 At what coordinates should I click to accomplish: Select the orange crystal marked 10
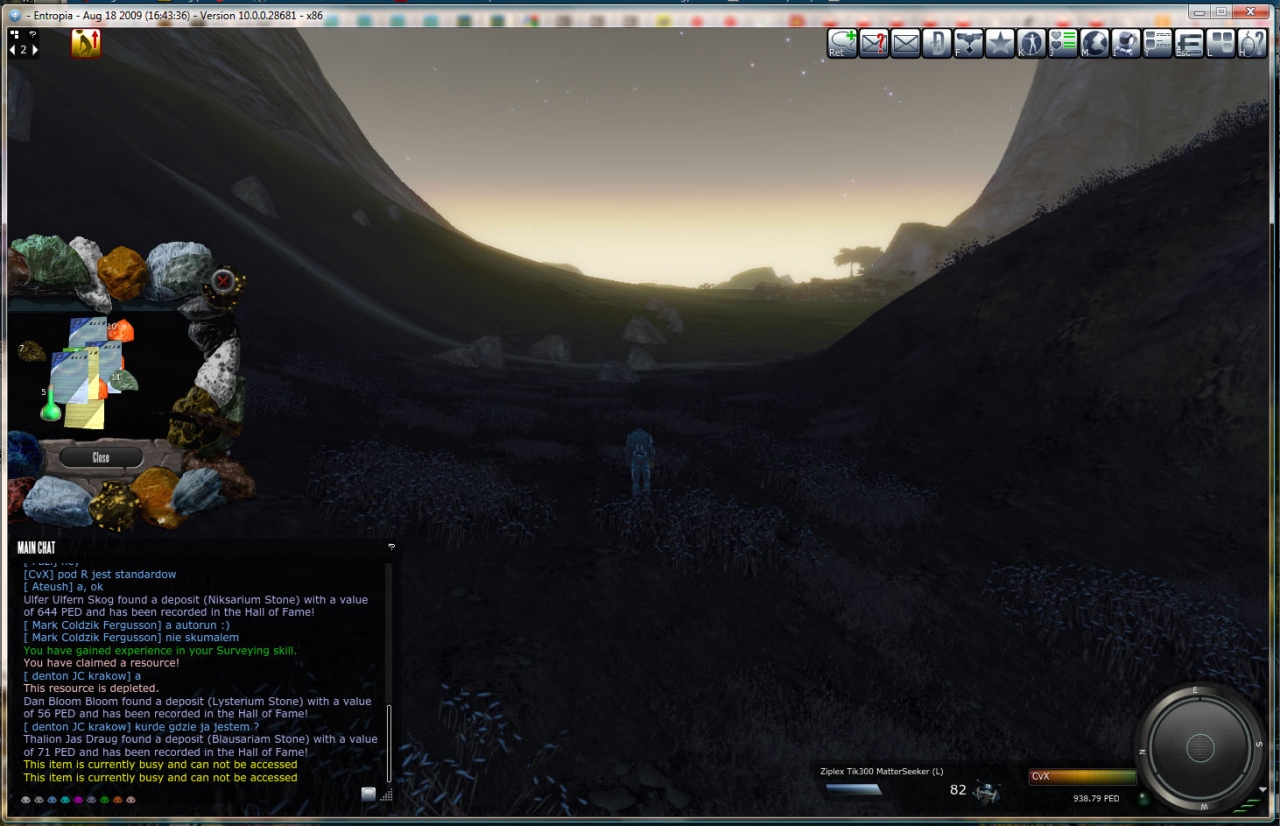120,330
